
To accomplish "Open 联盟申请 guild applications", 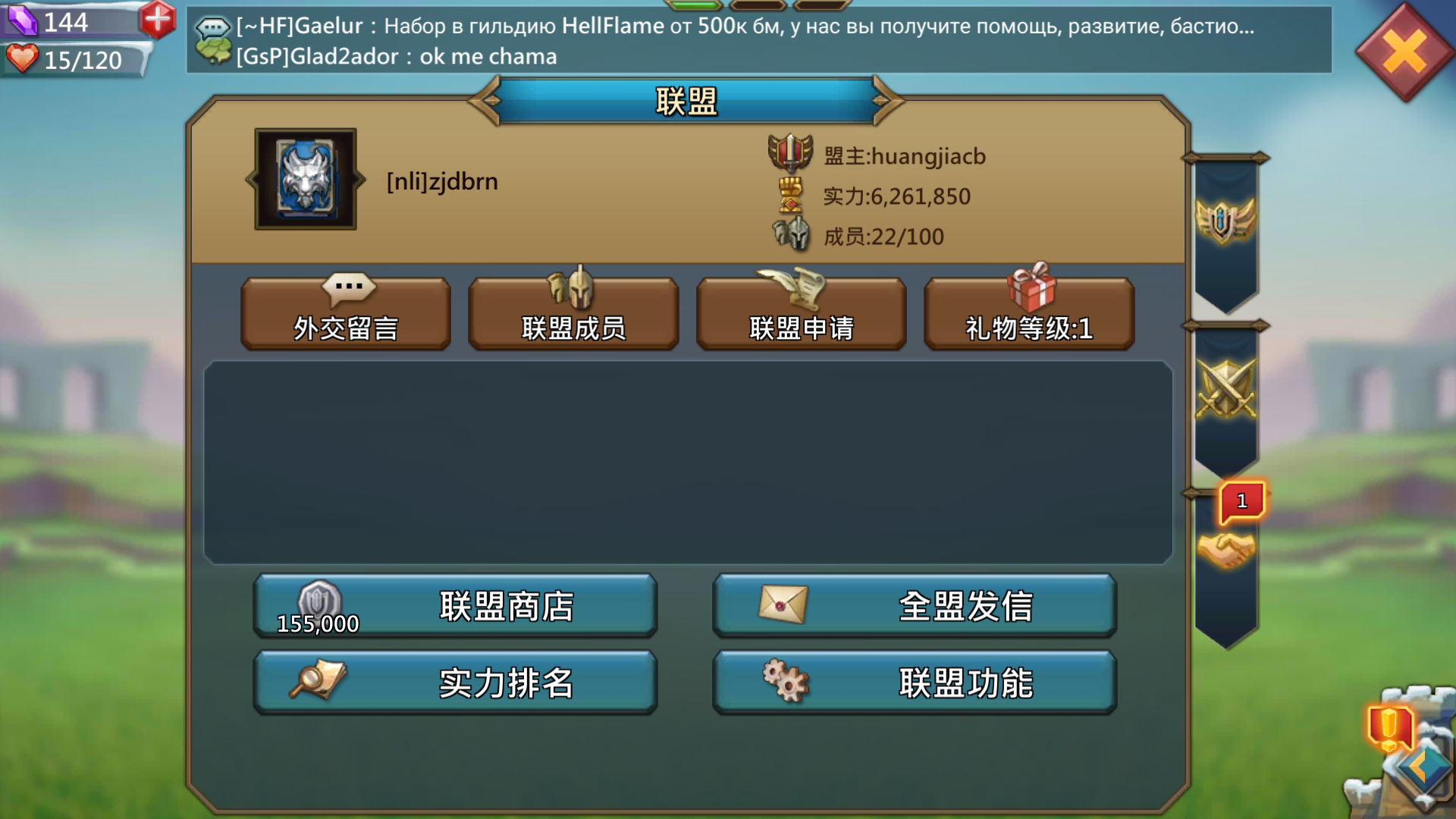I will pos(802,313).
